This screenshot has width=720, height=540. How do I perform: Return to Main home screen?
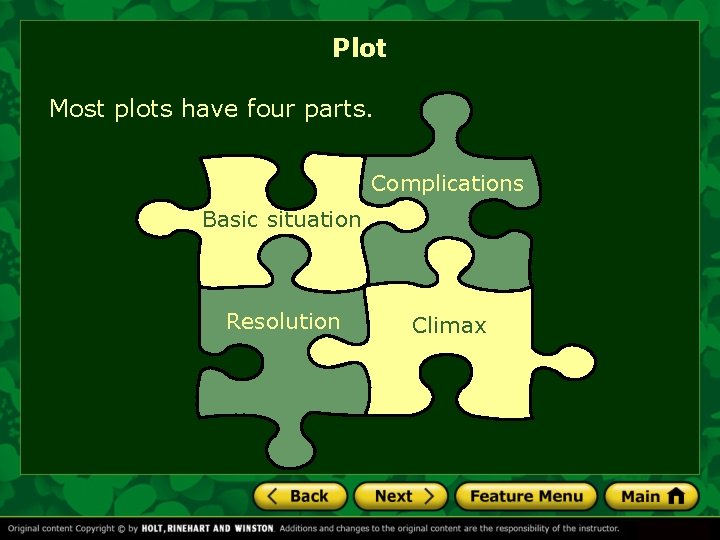pos(651,496)
